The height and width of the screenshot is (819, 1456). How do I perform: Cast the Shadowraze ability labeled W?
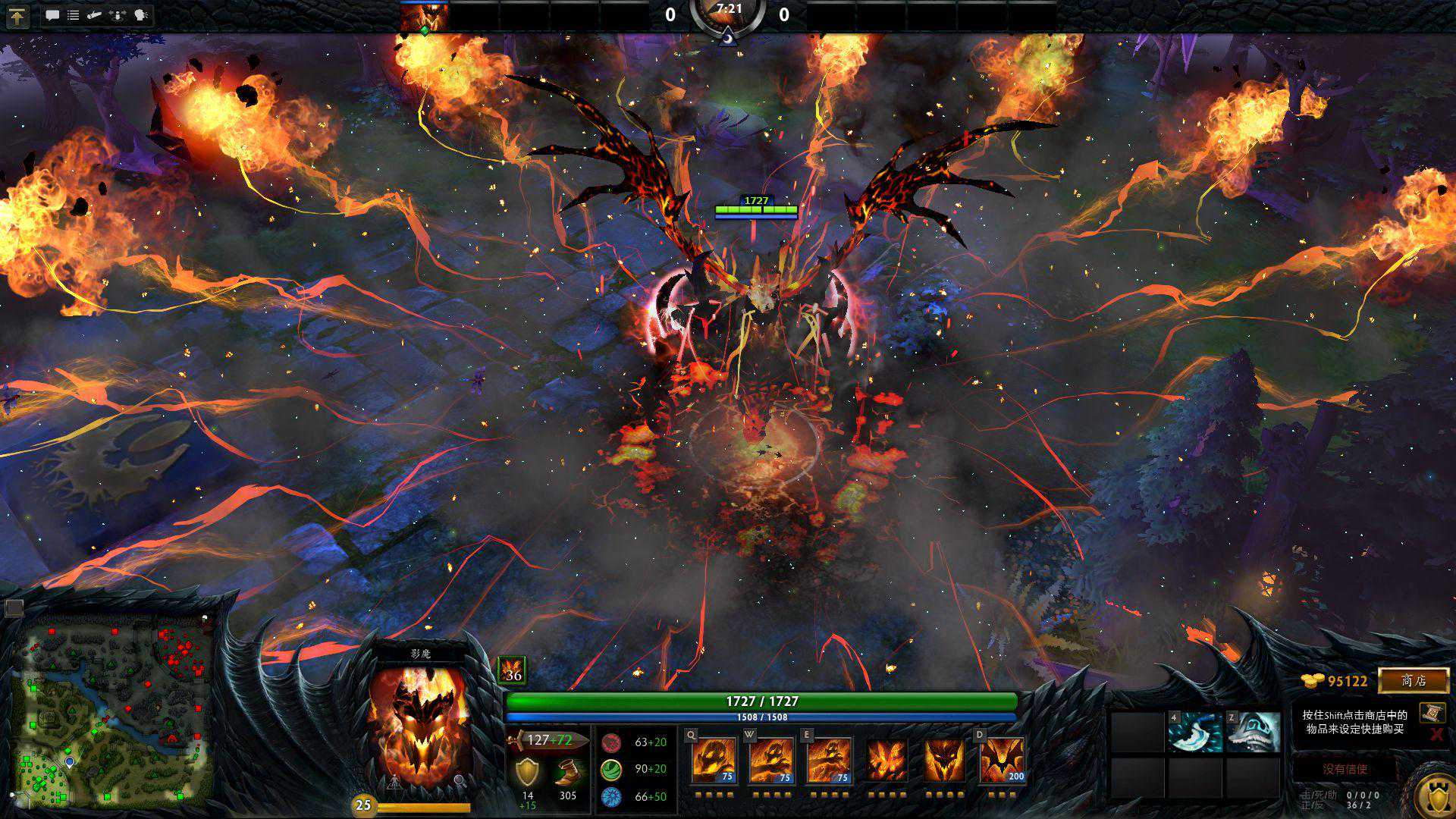(x=771, y=759)
